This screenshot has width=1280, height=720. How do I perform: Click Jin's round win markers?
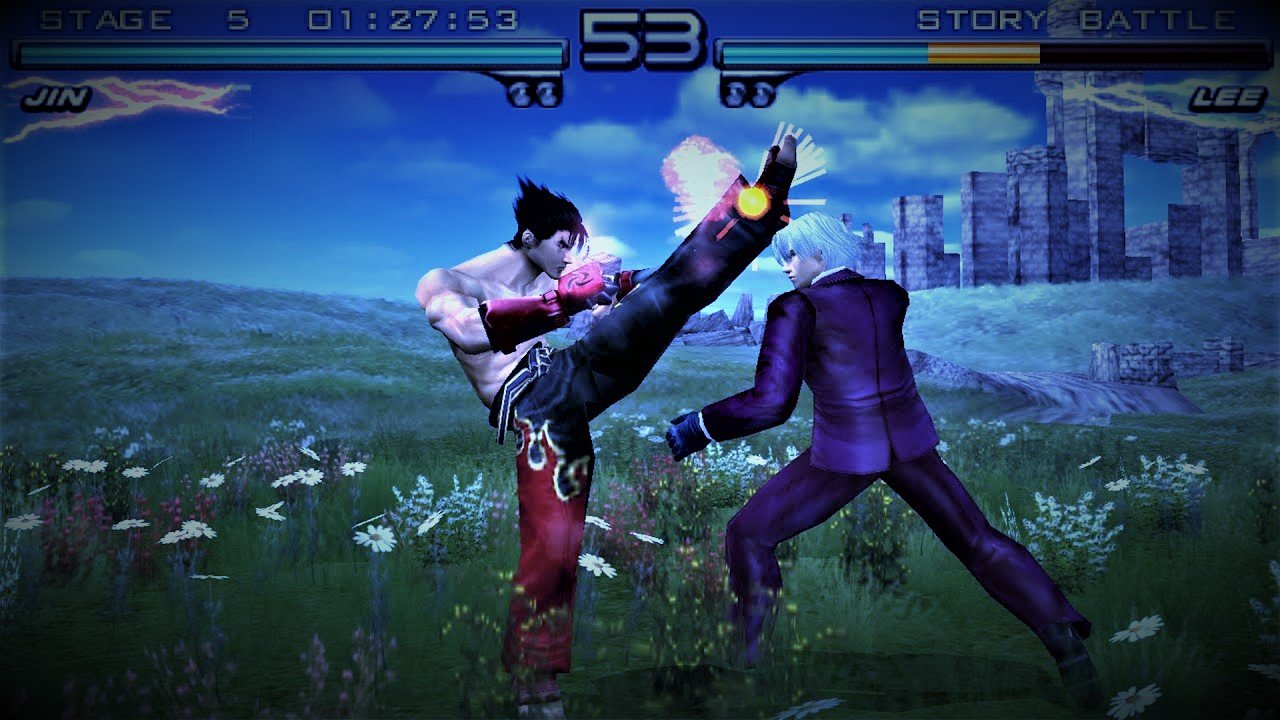coord(533,93)
